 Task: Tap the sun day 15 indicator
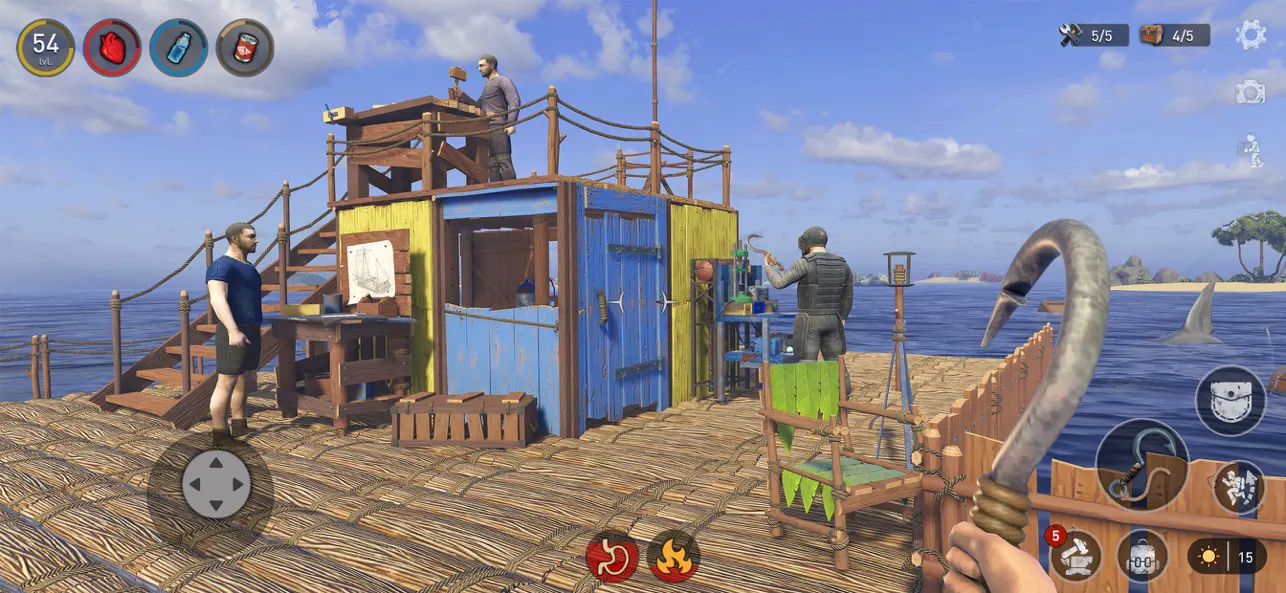point(1227,556)
